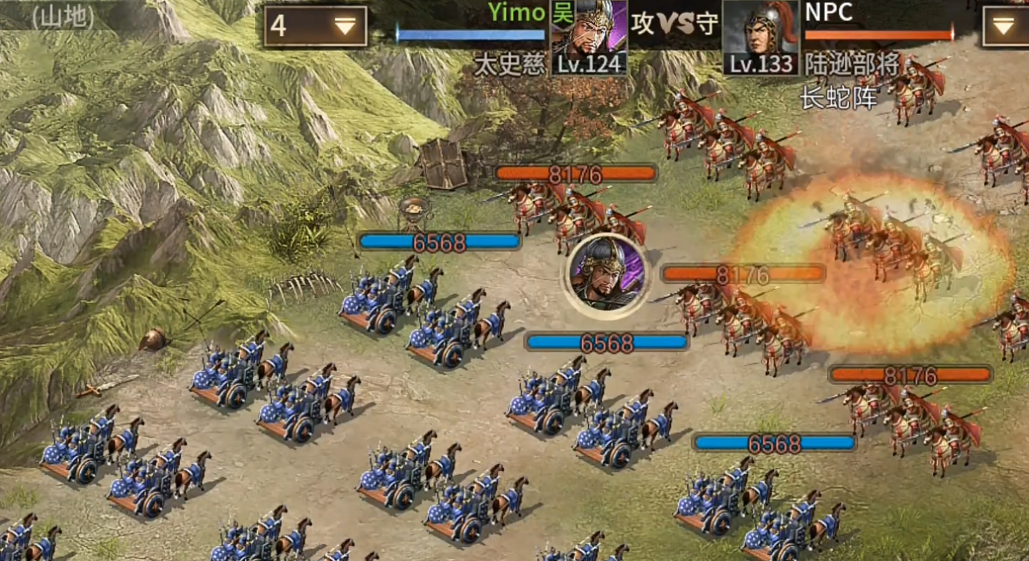Select attacker general portrait Lv.124
Screen dimensions: 1029x561
pyautogui.click(x=590, y=36)
